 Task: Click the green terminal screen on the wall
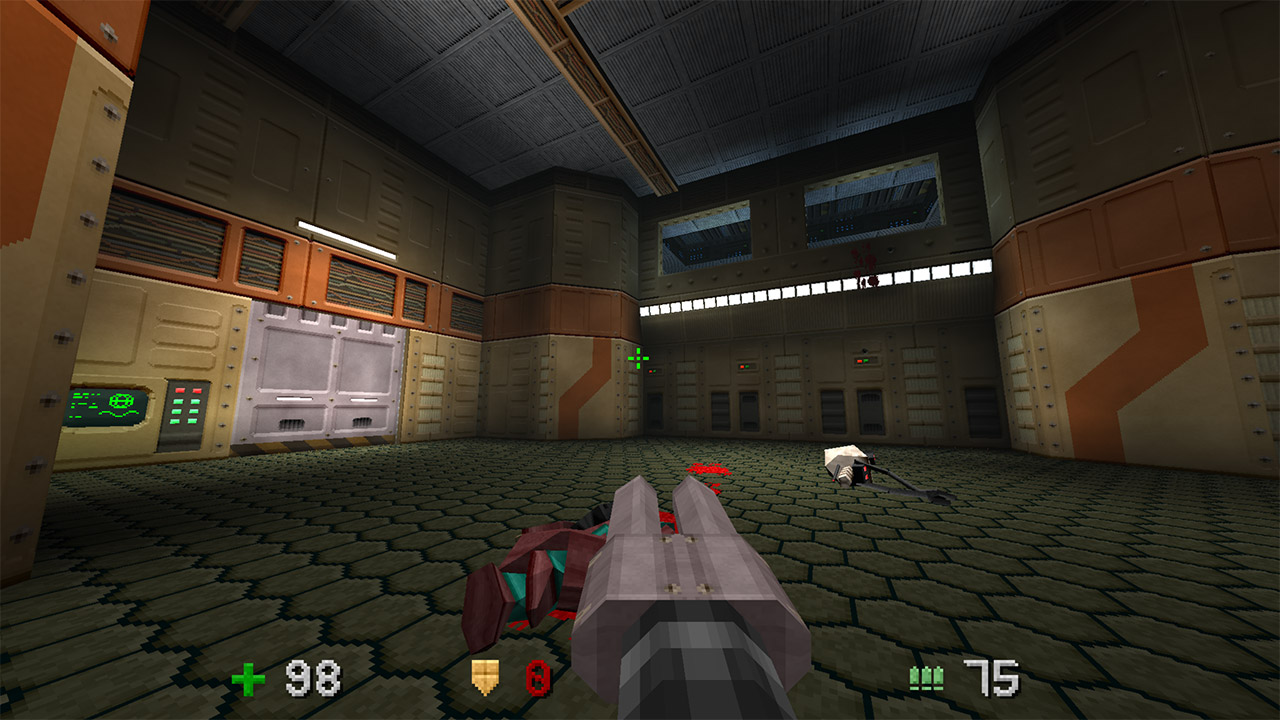coord(104,403)
